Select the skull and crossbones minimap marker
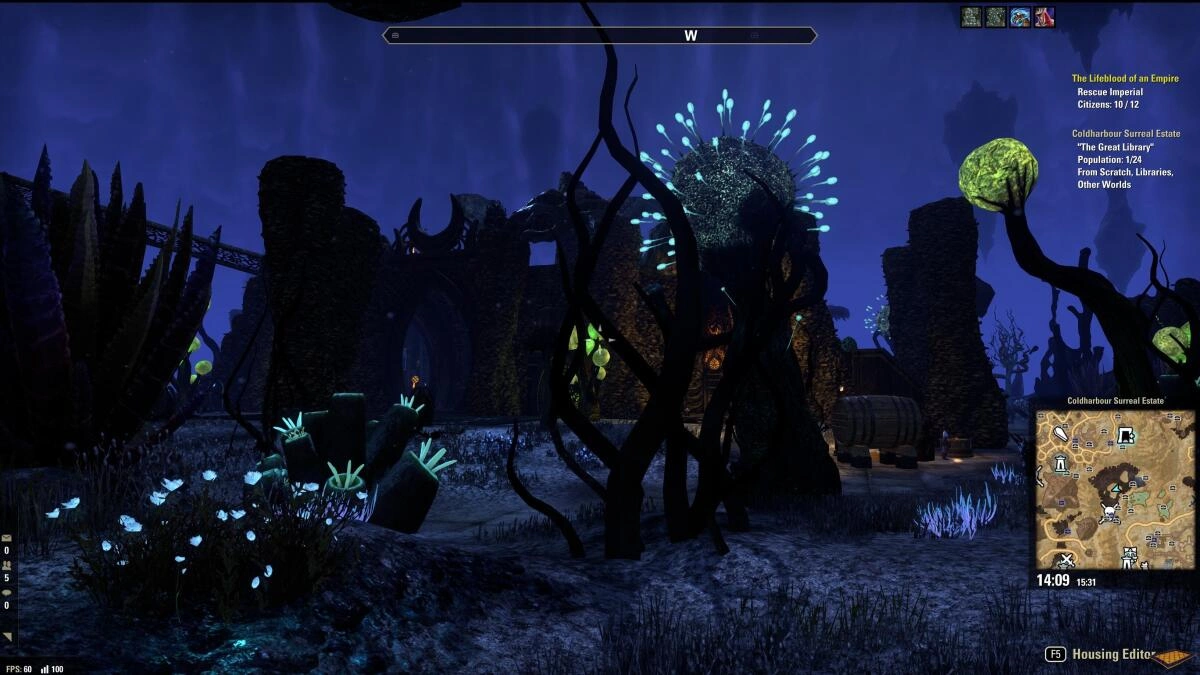The image size is (1200, 675). pos(1109,513)
